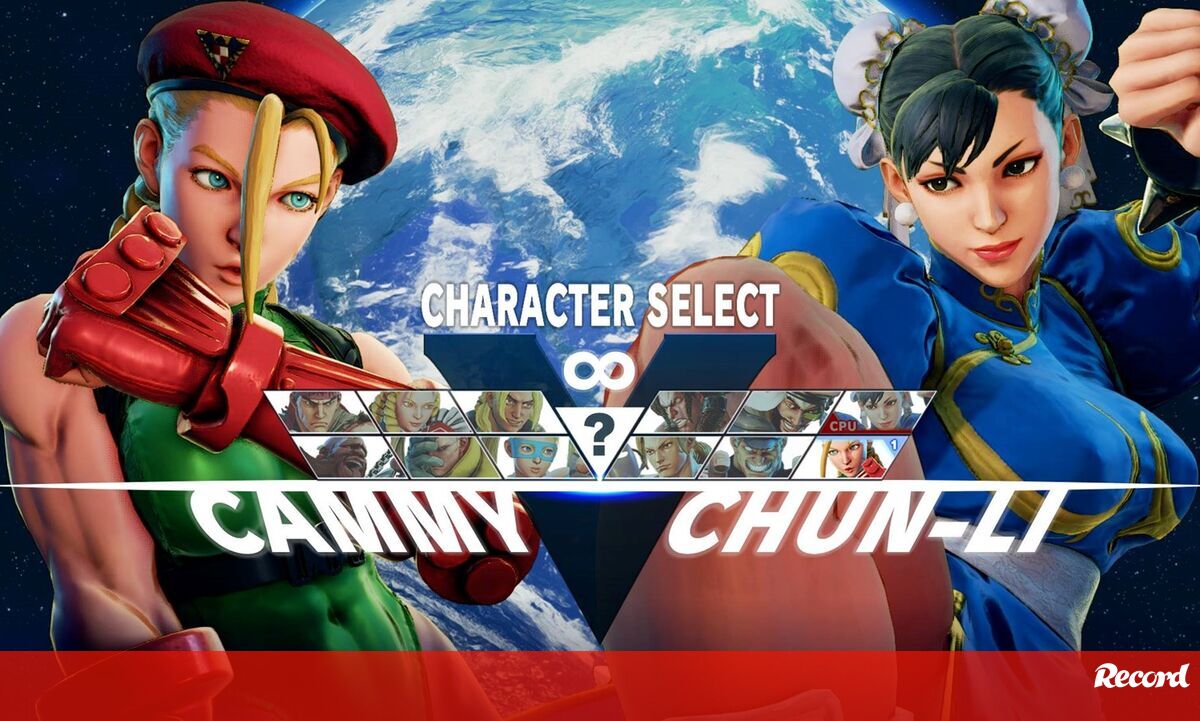Select Rashid wearing the white turban
Screen dimensions: 1200x721
pyautogui.click(x=785, y=411)
